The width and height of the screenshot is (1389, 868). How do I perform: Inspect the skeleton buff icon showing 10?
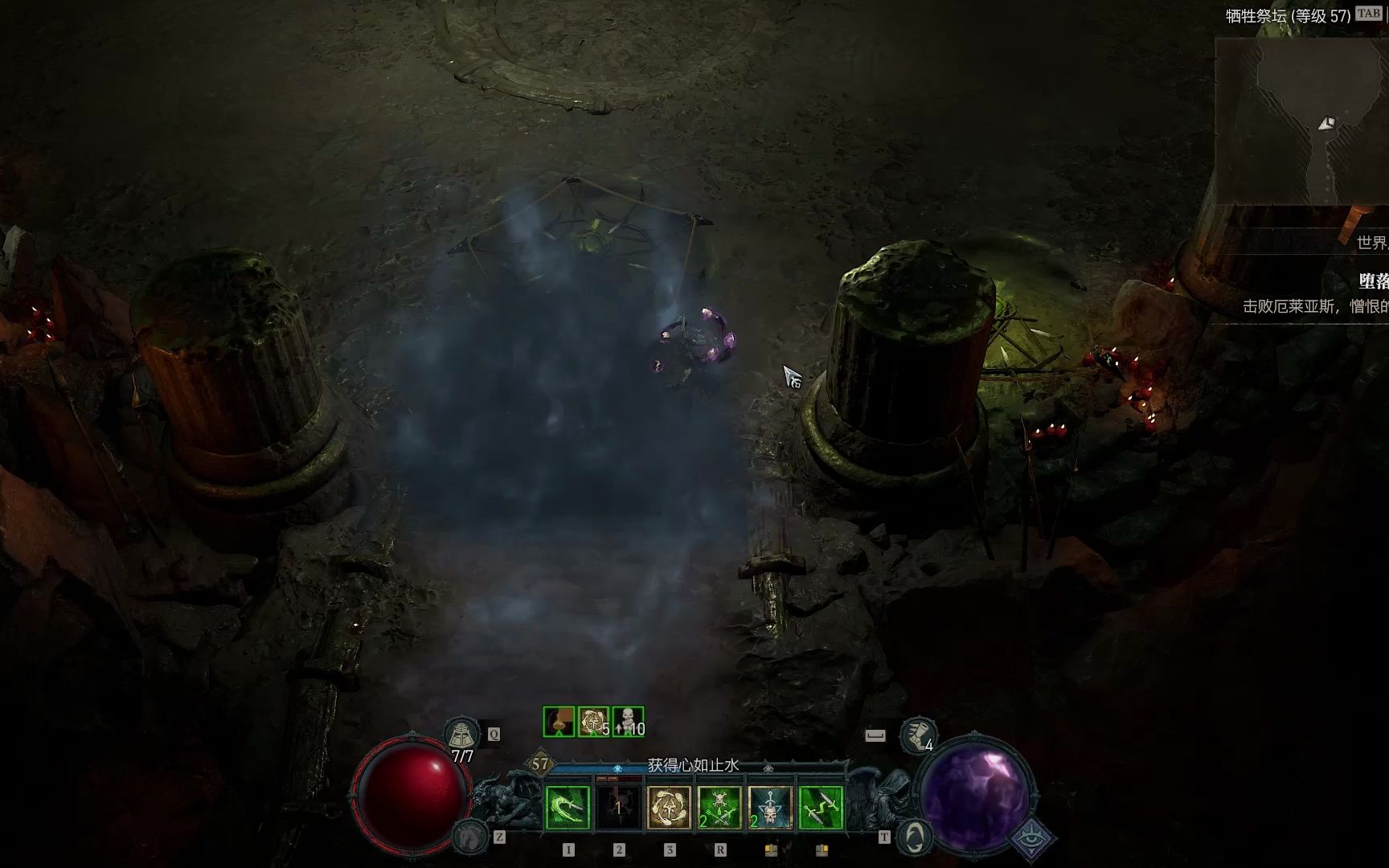point(628,722)
